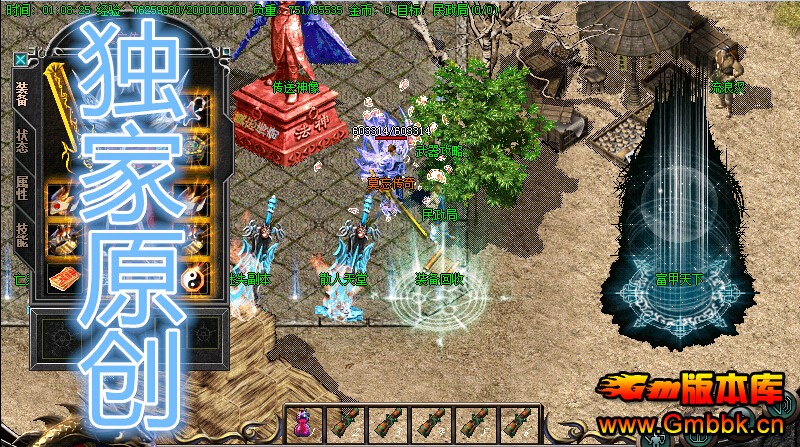Image resolution: width=800 pixels, height=447 pixels.
Task: Use the scroll in hotbar slot 3
Action: 386,426
